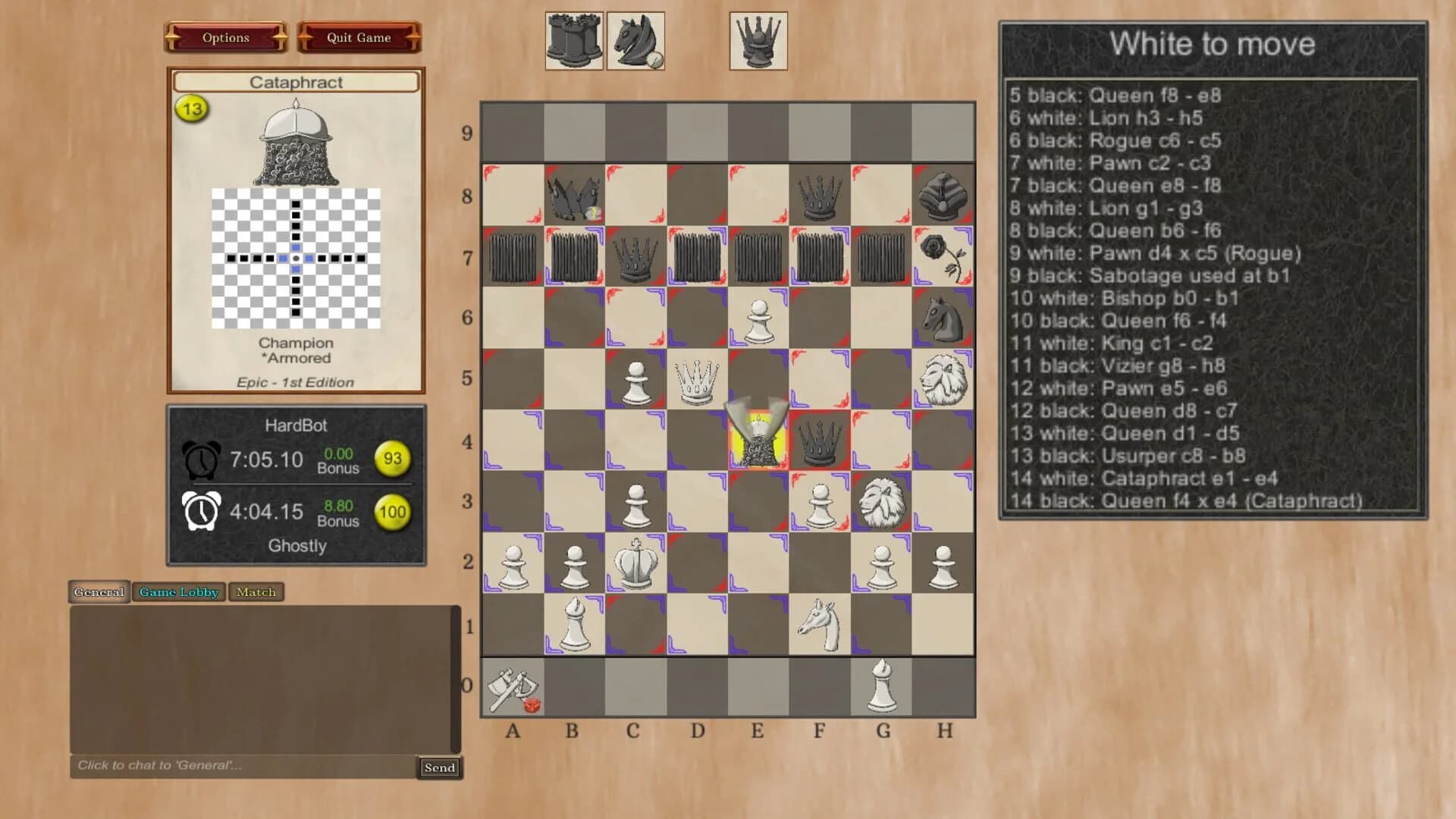
Task: Click the white alarm clock beside Ghostly's timer
Action: 200,510
